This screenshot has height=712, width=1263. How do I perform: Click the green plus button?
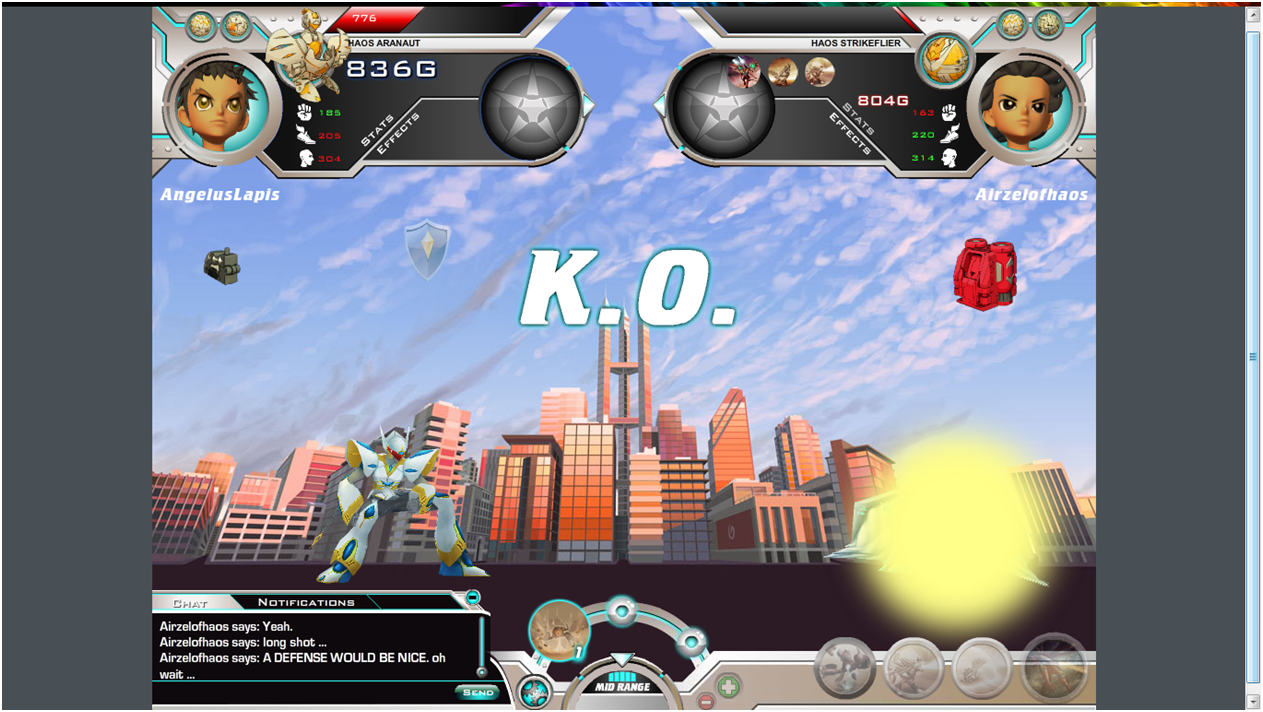728,687
